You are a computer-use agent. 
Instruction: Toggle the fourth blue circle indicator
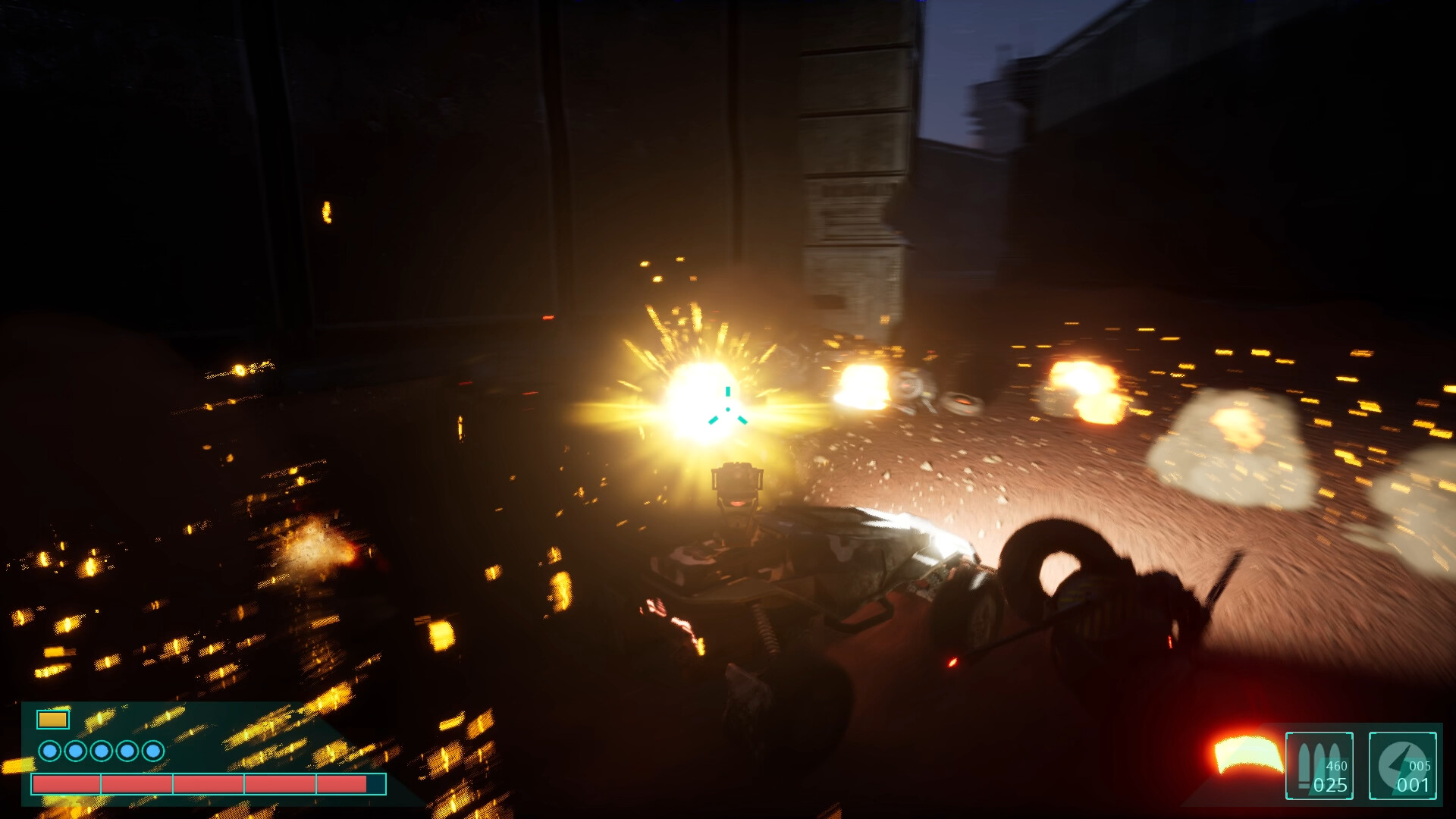pyautogui.click(x=127, y=752)
